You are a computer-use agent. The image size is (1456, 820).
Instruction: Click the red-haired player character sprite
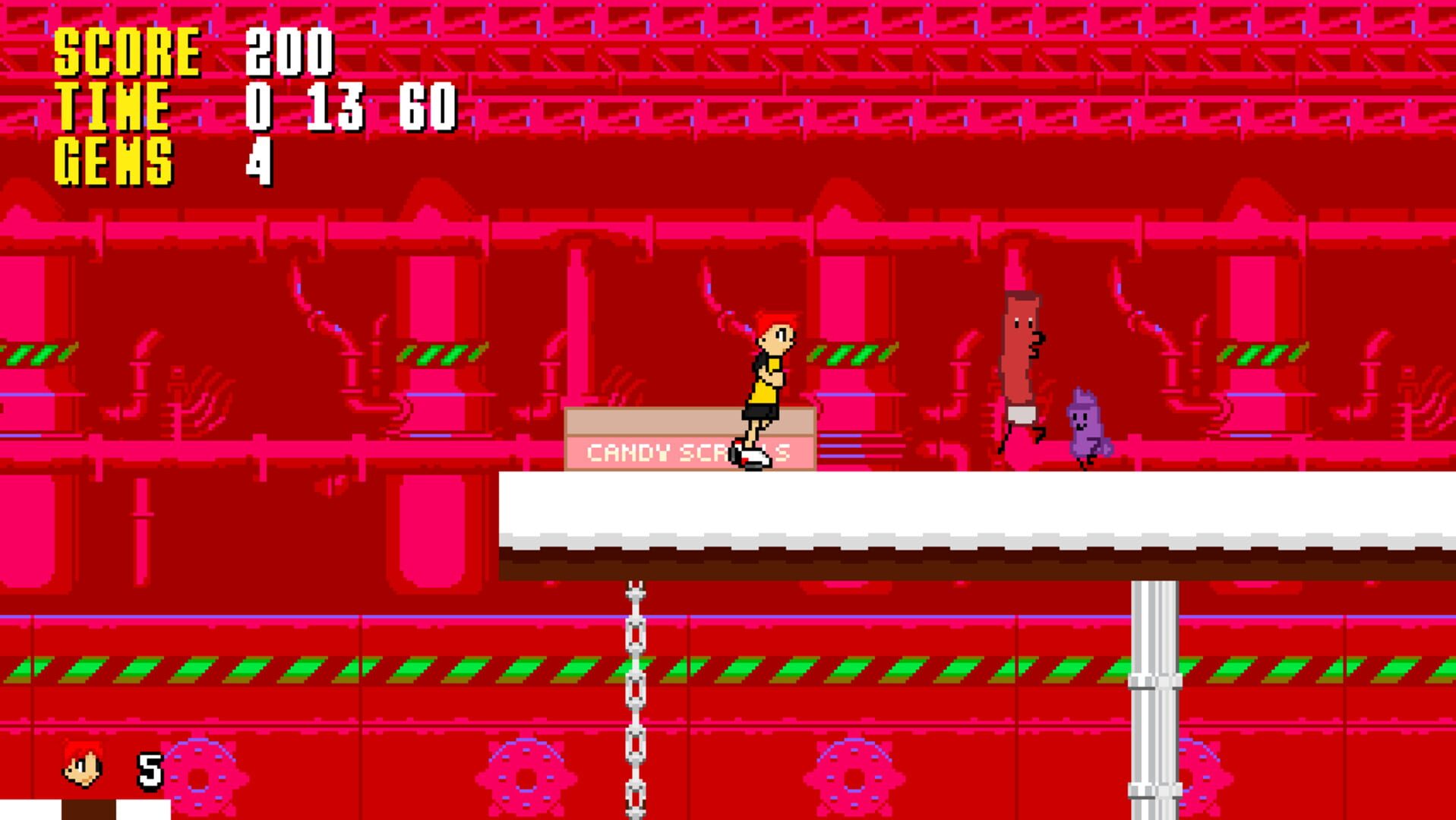(x=767, y=387)
